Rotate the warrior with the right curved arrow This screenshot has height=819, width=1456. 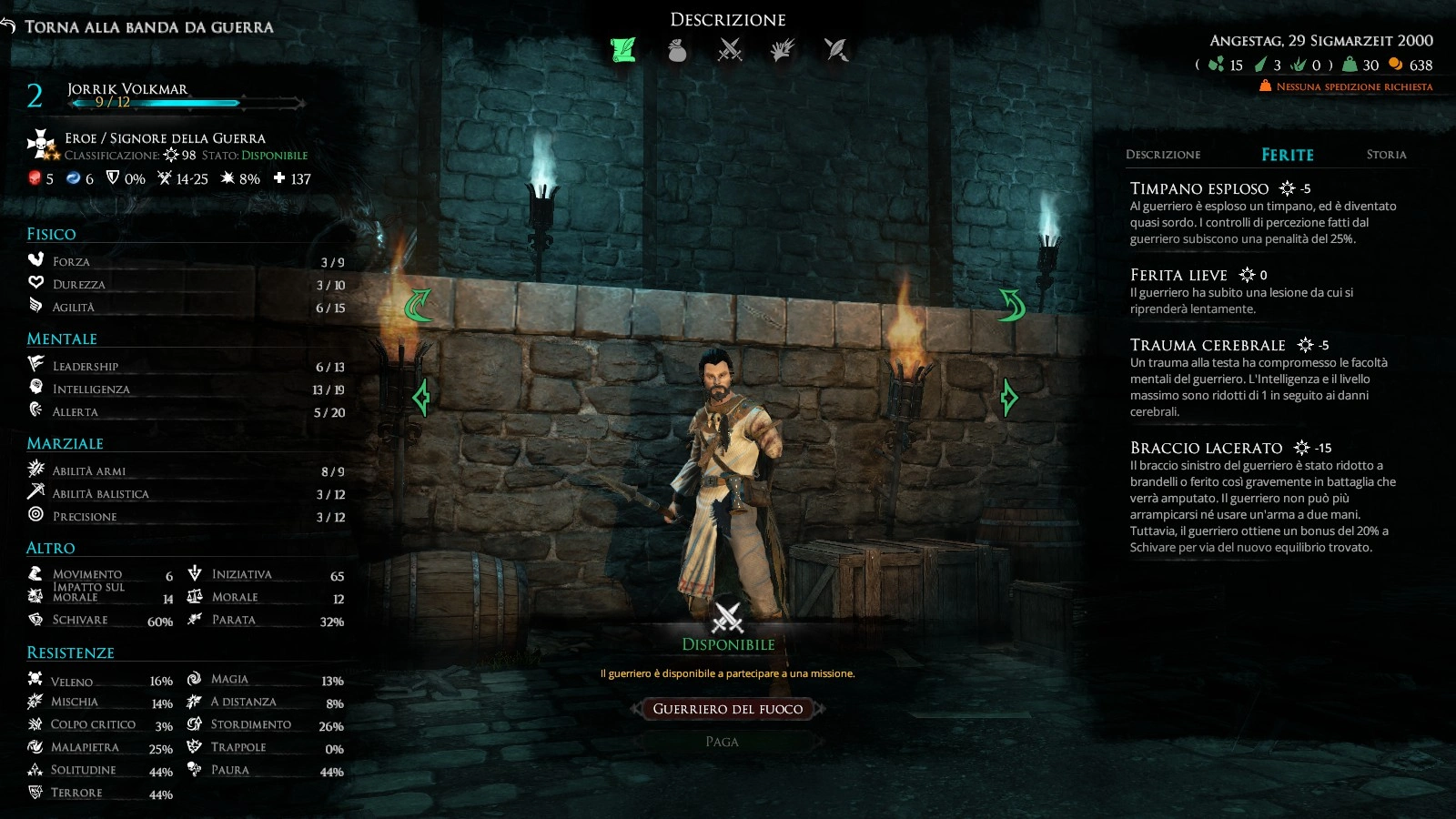1012,305
